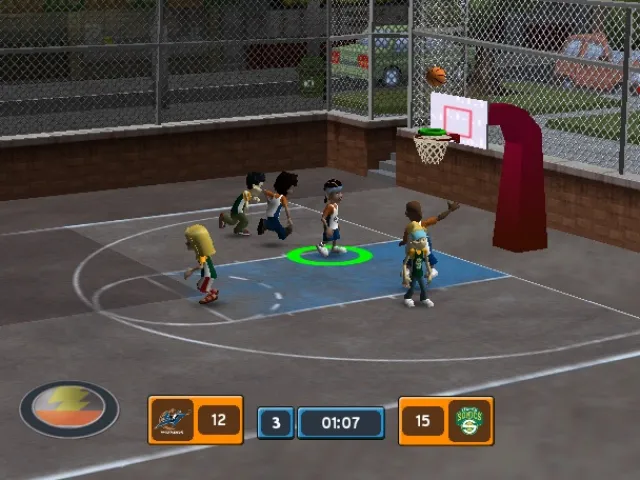Screen dimensions: 640x480
Task: Select the player with the green ring
Action: (331, 218)
